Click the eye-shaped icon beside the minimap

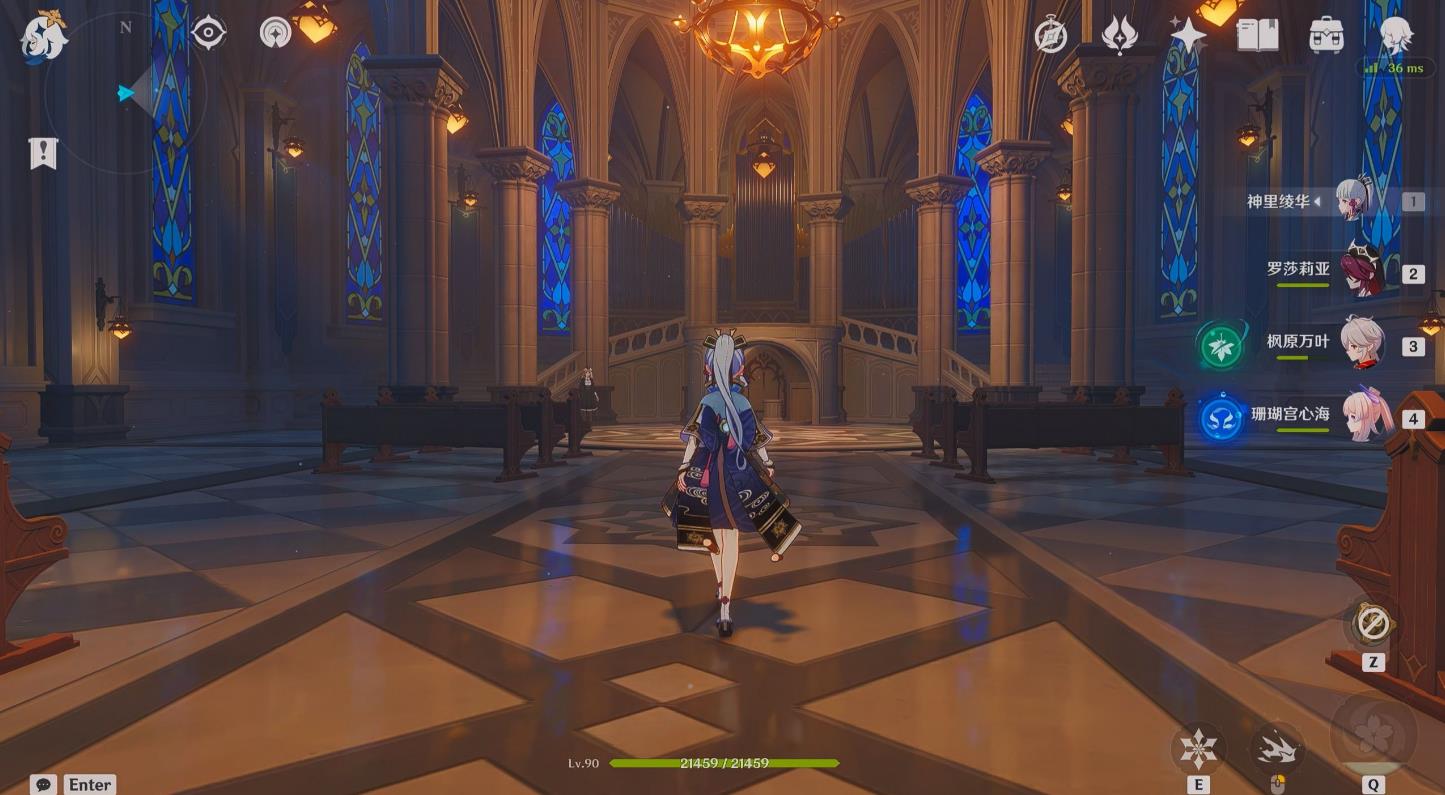[208, 33]
